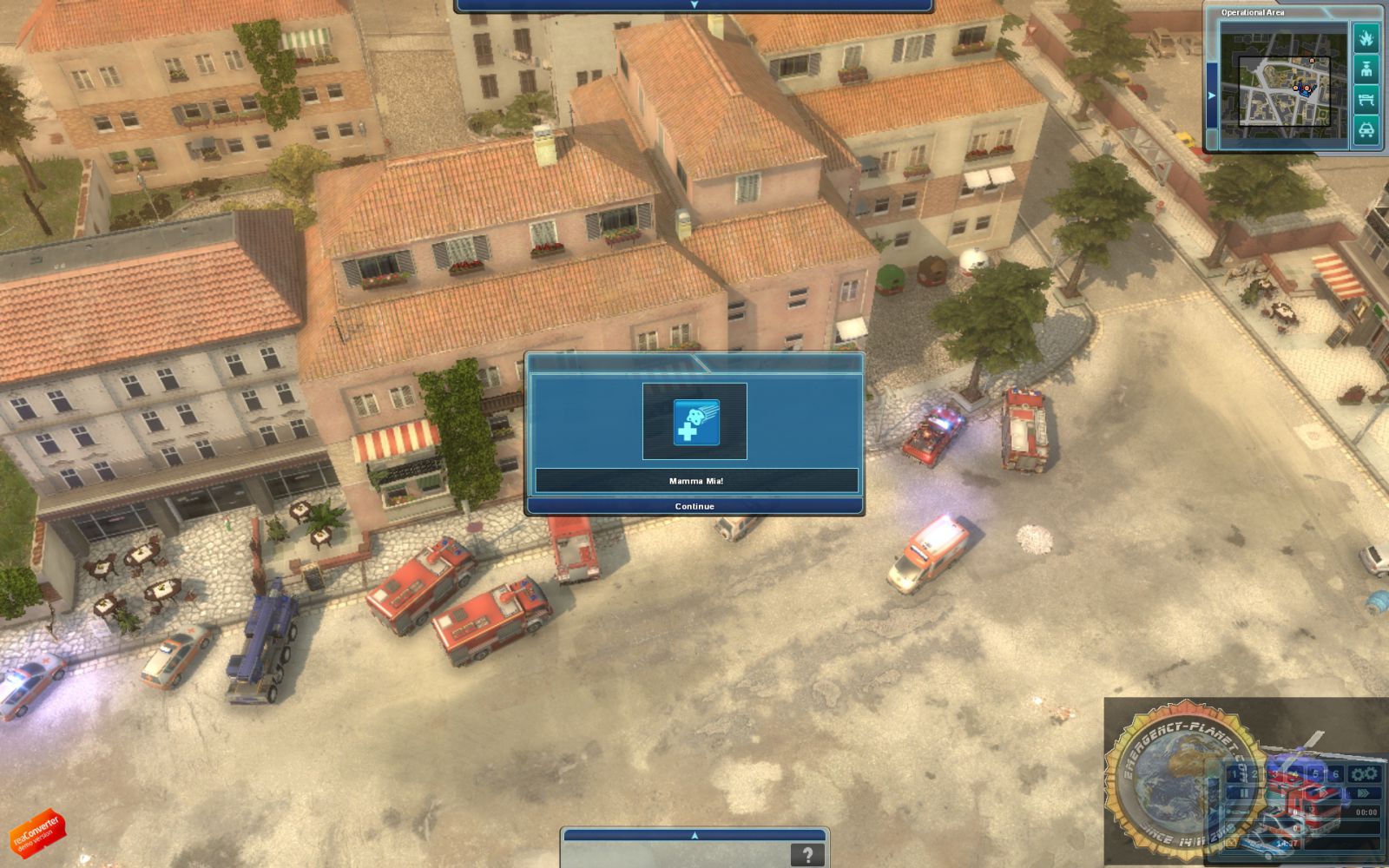This screenshot has height=868, width=1389.
Task: Pause the game with pause button
Action: pos(1243,793)
